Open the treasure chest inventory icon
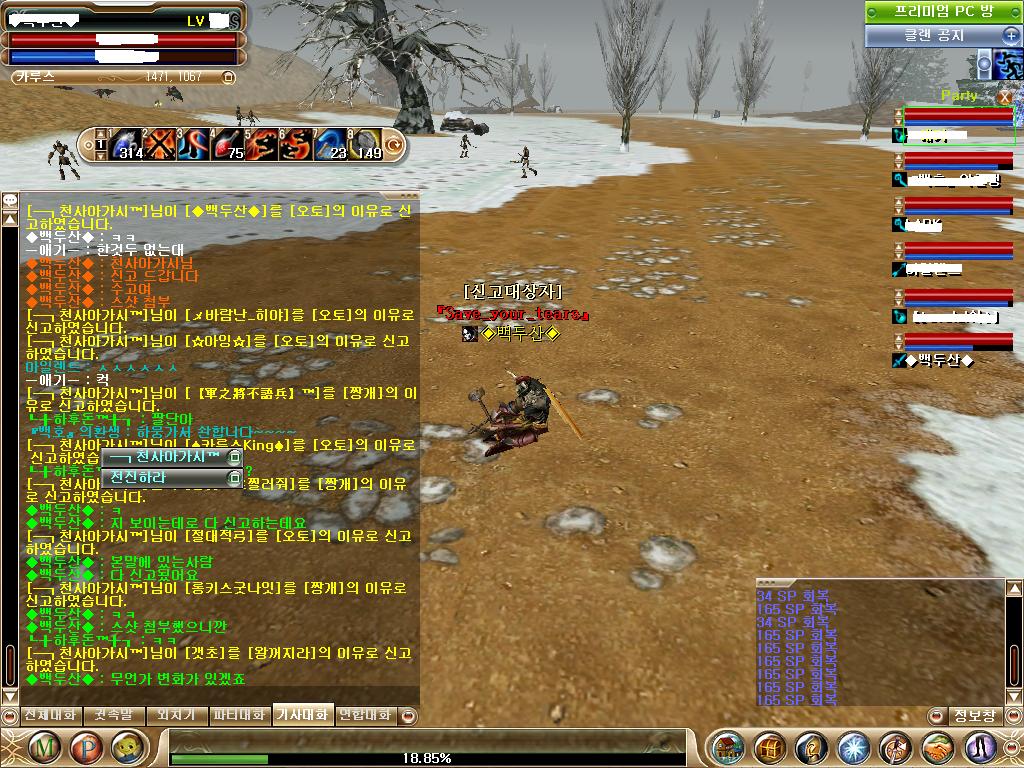This screenshot has width=1024, height=768. [x=770, y=747]
